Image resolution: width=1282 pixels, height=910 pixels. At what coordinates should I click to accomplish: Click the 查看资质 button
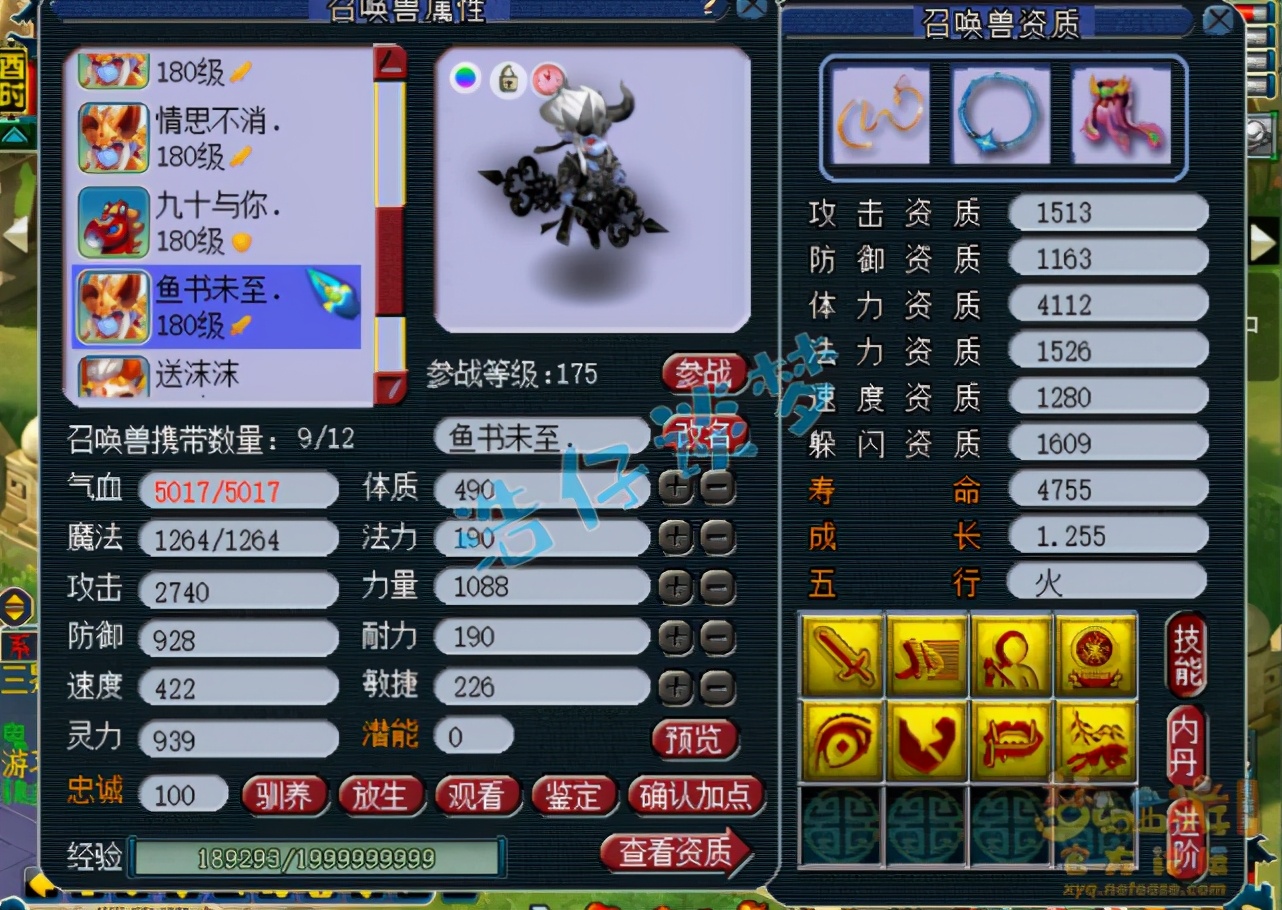click(676, 855)
